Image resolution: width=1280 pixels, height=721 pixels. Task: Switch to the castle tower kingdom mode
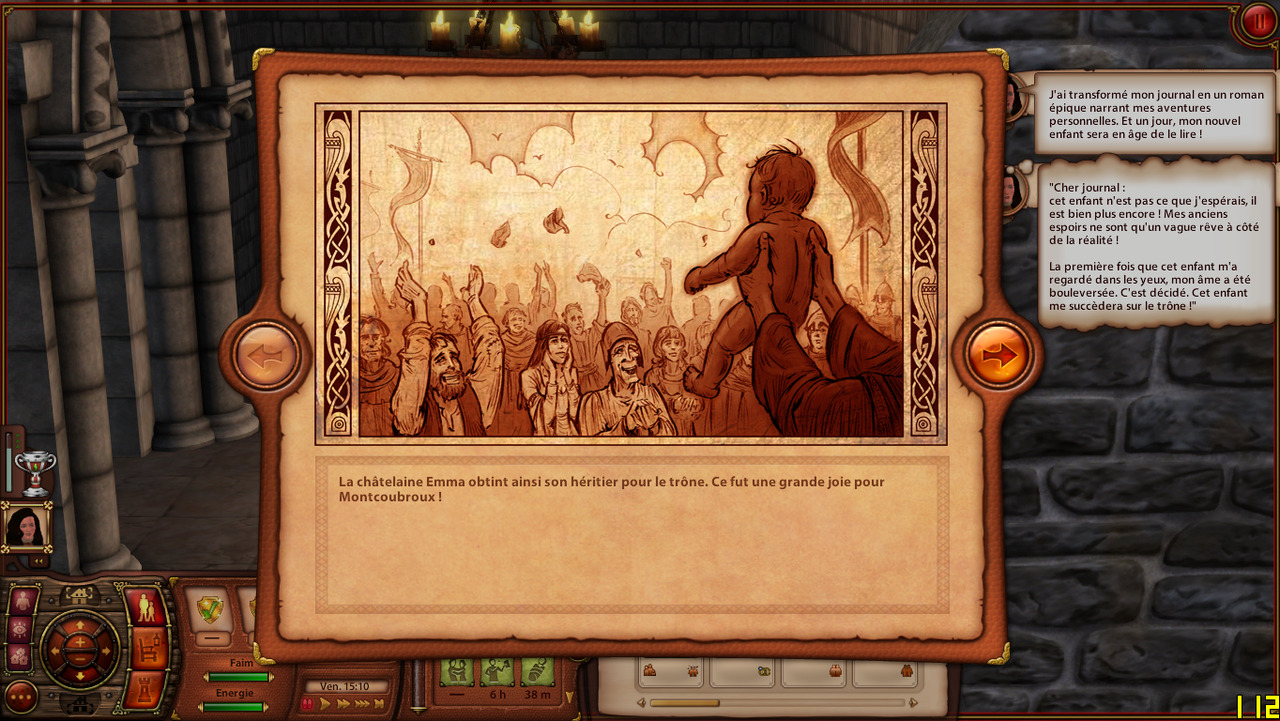(144, 690)
